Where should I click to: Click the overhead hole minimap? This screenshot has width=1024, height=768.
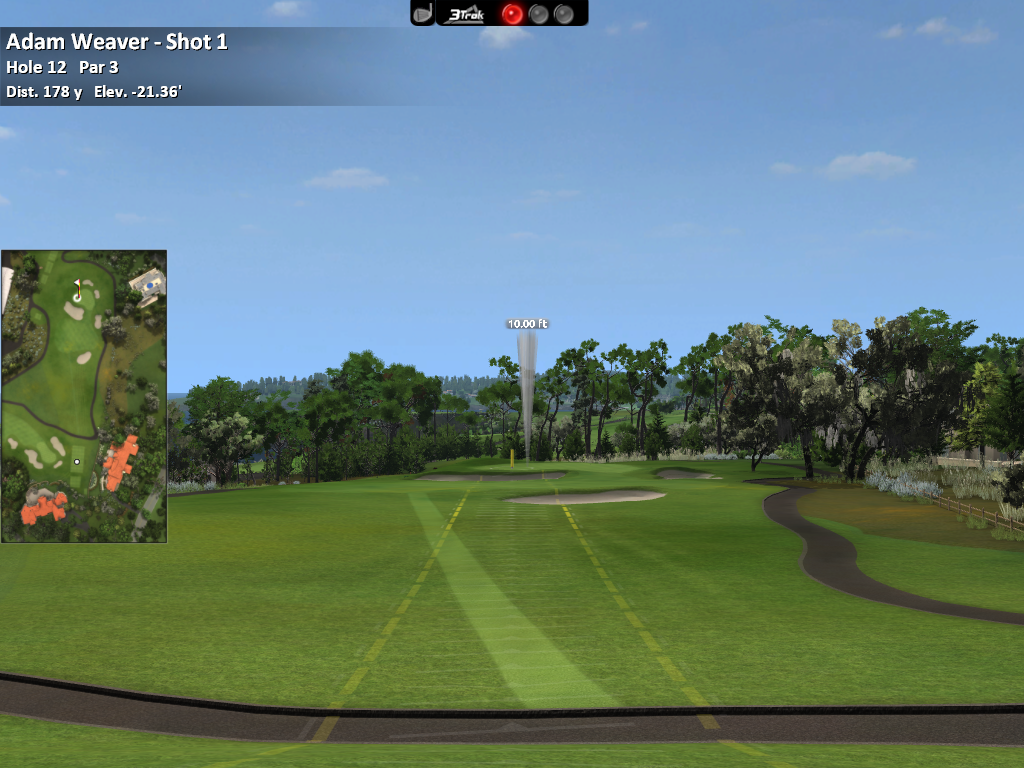[84, 396]
